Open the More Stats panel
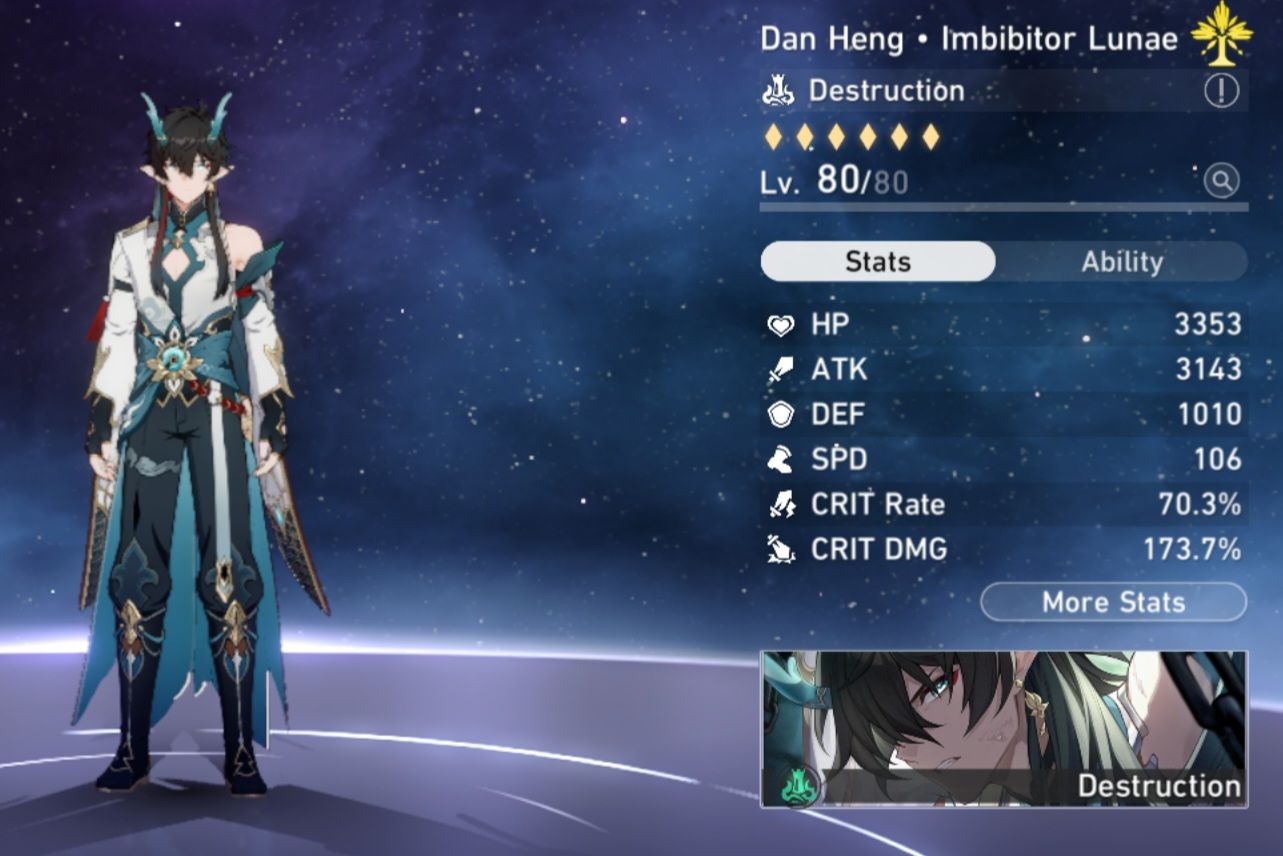 [x=1112, y=602]
